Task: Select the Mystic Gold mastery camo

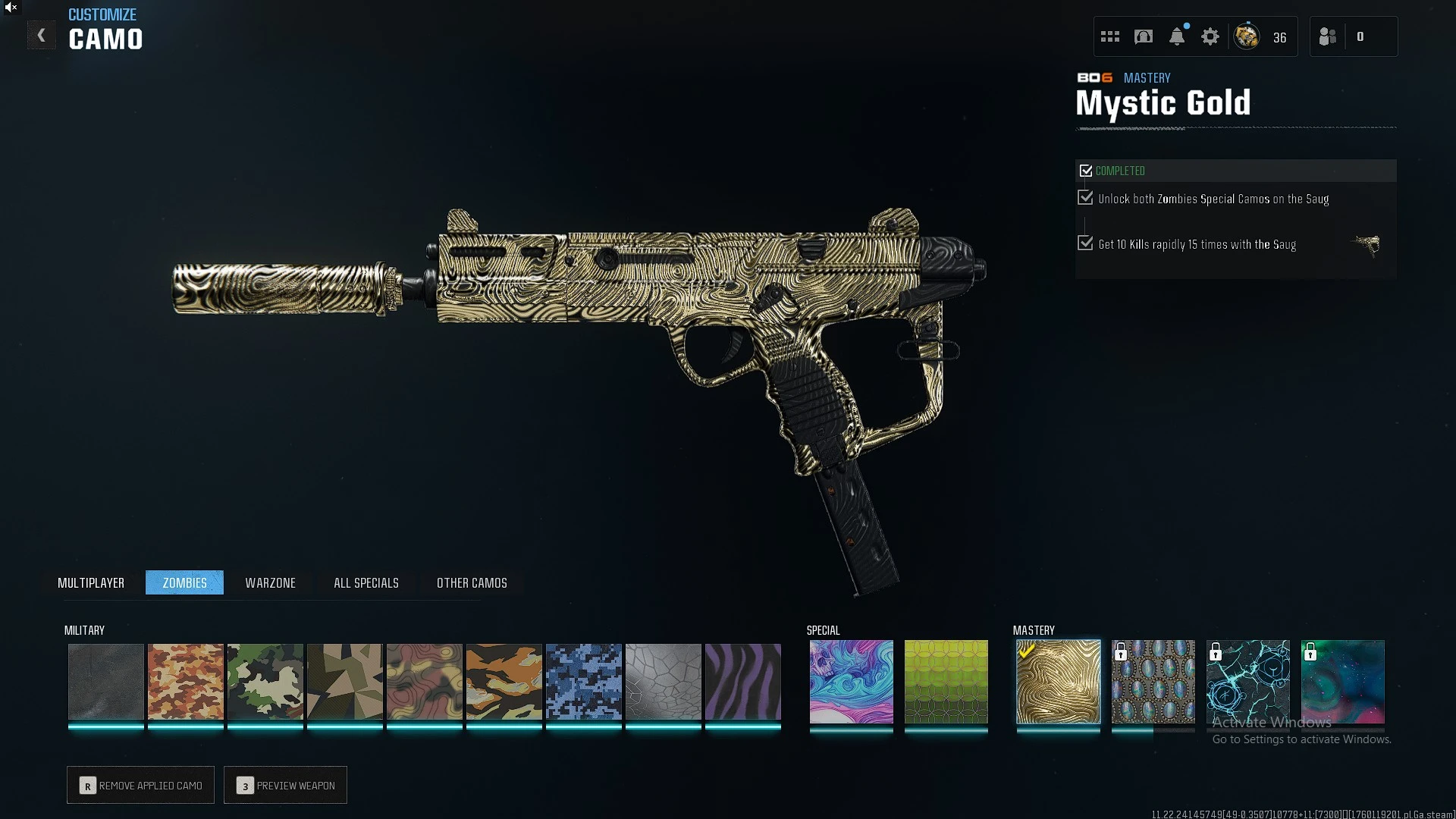Action: coord(1058,681)
